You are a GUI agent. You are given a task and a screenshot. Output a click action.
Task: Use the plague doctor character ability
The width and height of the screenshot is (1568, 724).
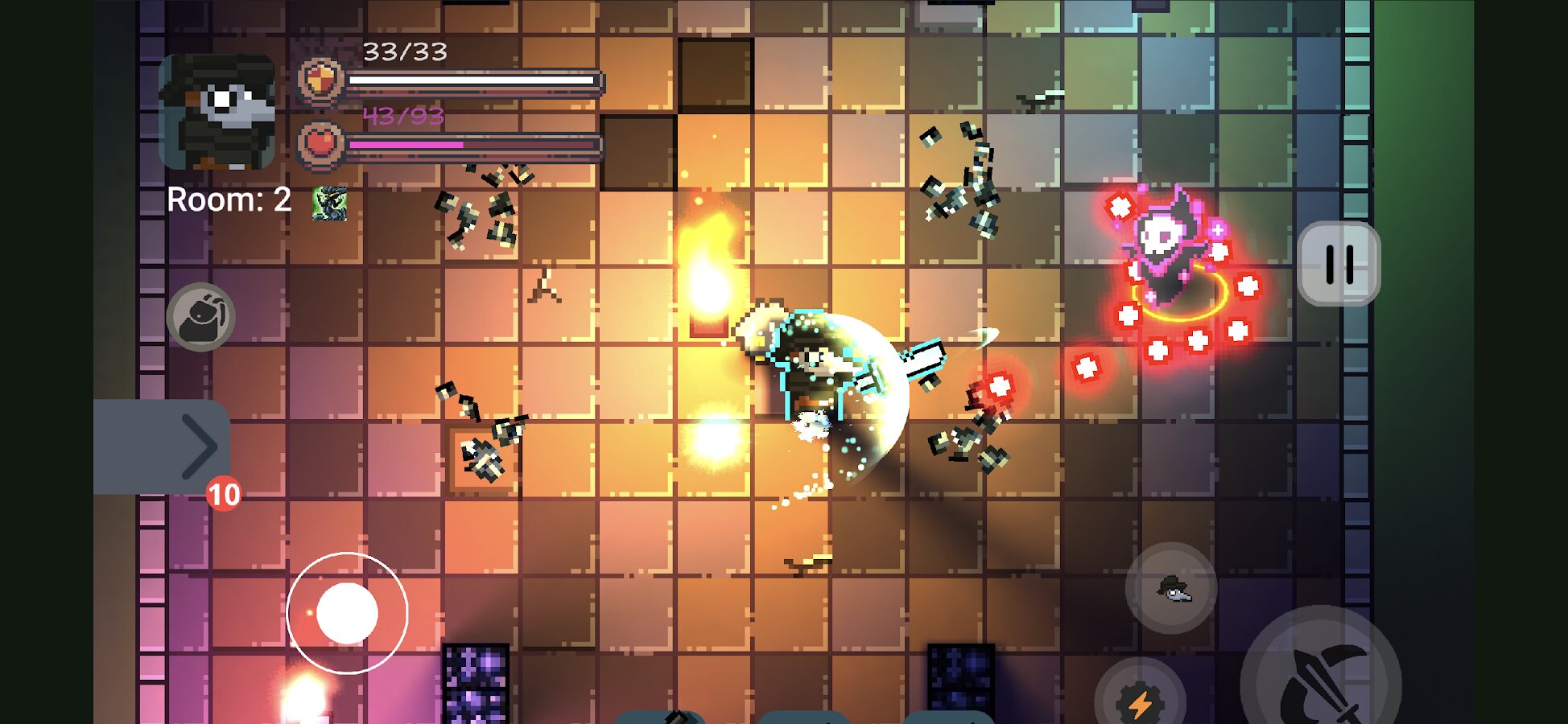pyautogui.click(x=1171, y=589)
